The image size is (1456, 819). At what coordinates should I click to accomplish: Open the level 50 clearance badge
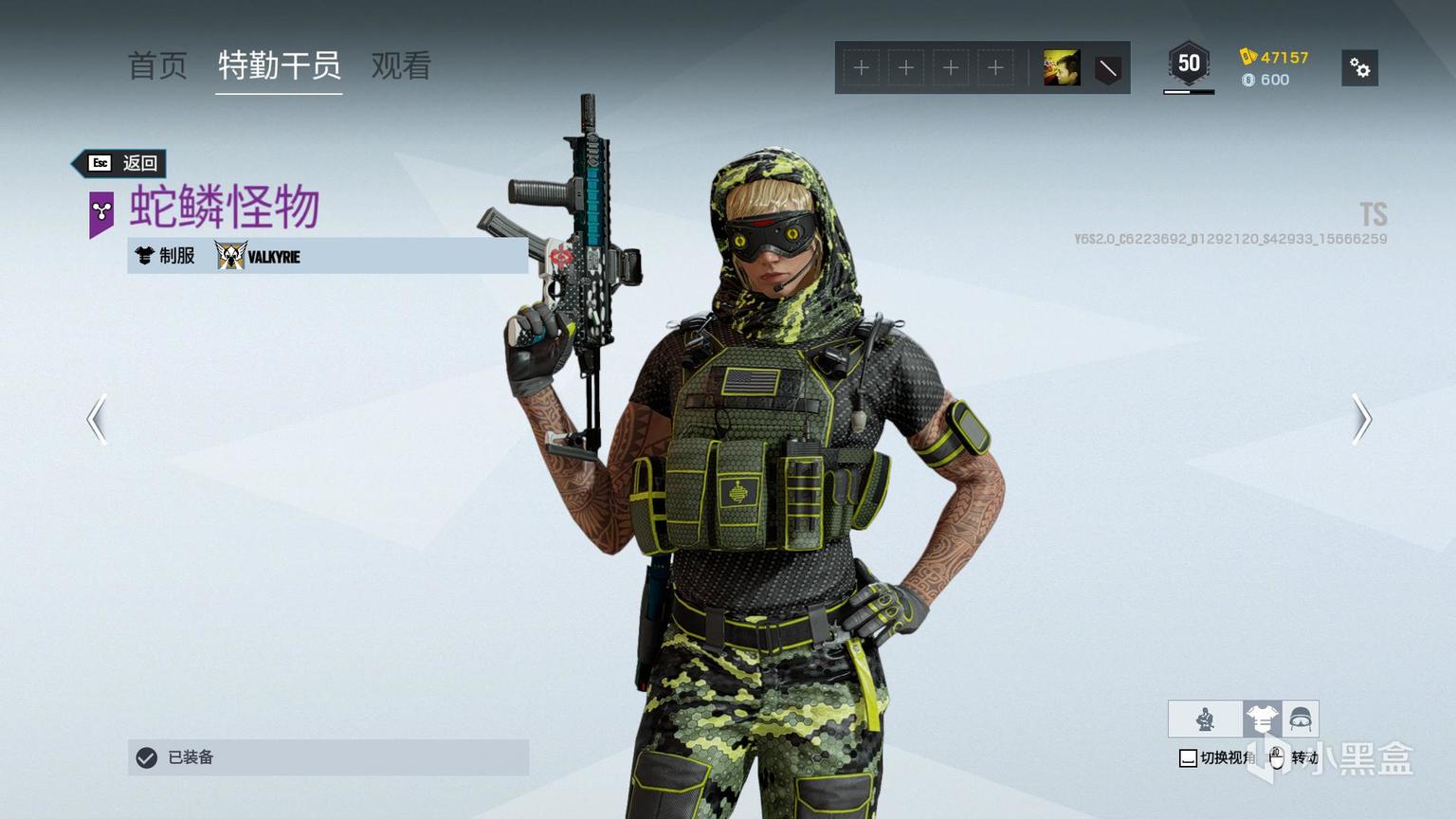click(x=1189, y=64)
